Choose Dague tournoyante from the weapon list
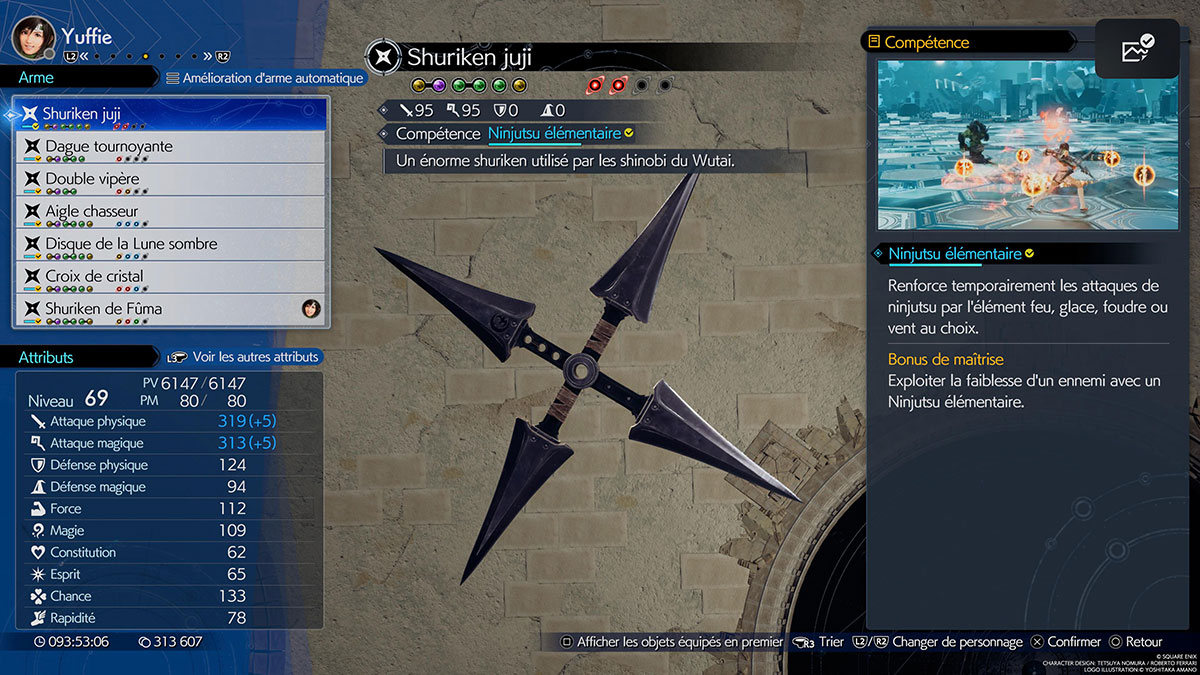 point(170,147)
